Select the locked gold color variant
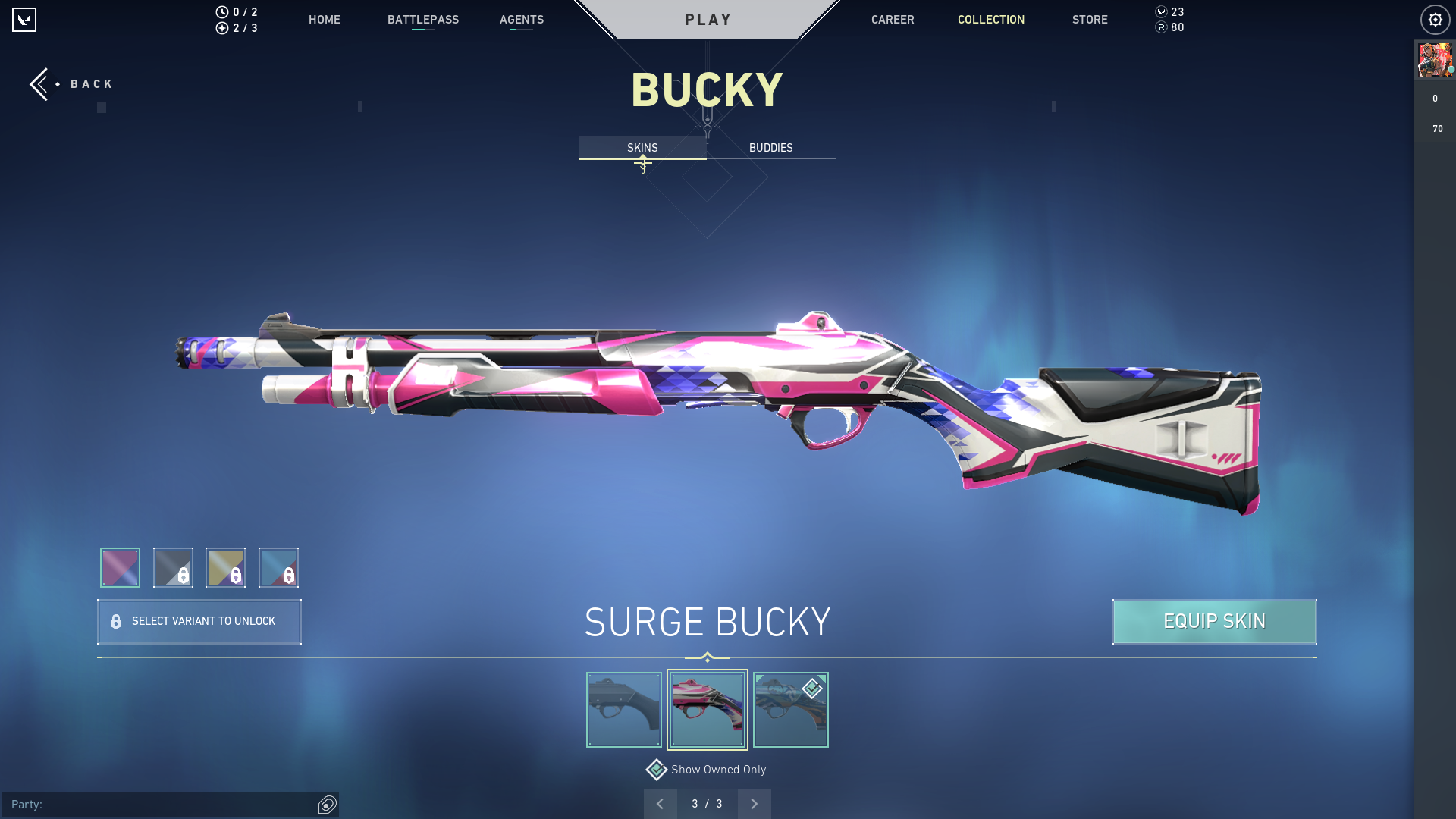1456x819 pixels. coord(225,567)
